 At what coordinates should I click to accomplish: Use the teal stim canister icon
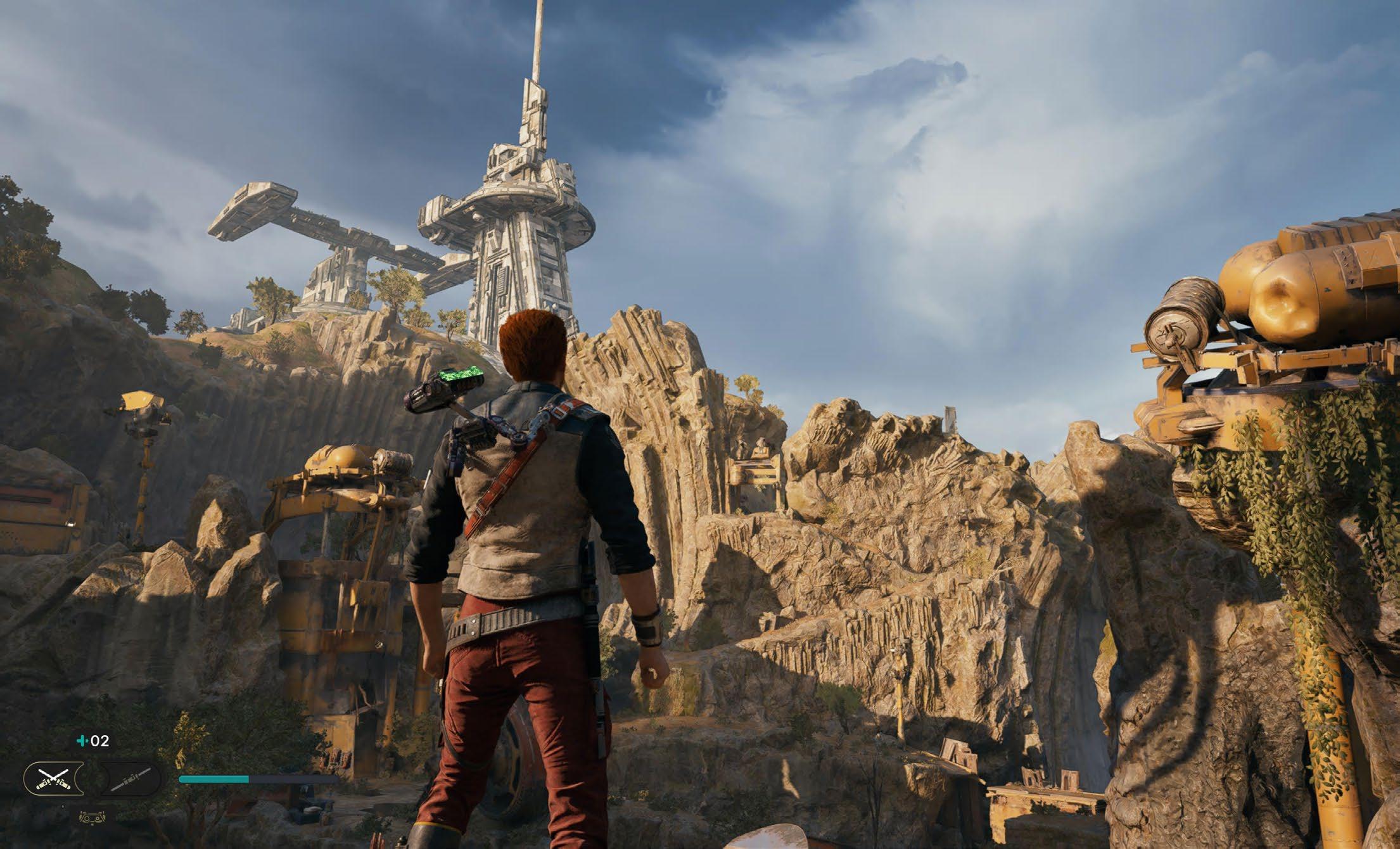[81, 740]
